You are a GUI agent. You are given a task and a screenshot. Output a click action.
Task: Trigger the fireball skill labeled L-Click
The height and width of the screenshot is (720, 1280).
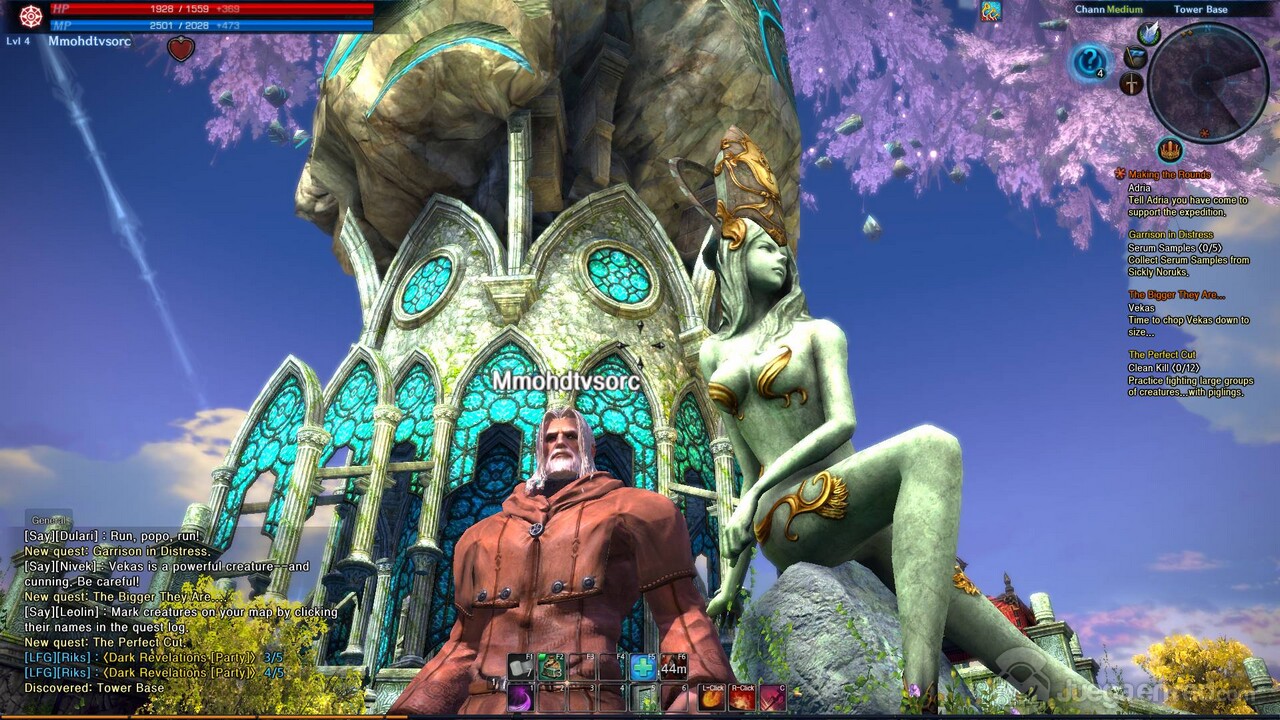click(711, 698)
